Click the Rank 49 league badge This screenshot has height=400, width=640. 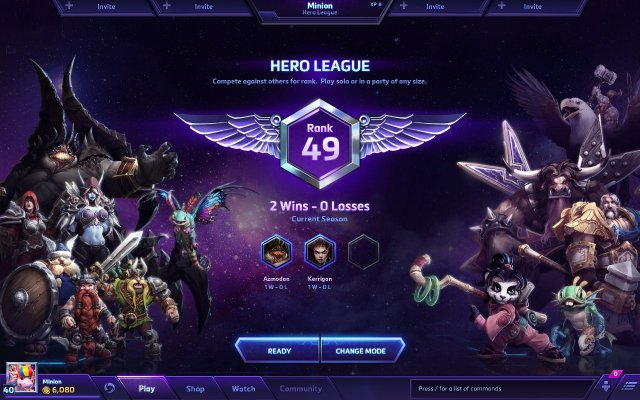click(x=320, y=144)
